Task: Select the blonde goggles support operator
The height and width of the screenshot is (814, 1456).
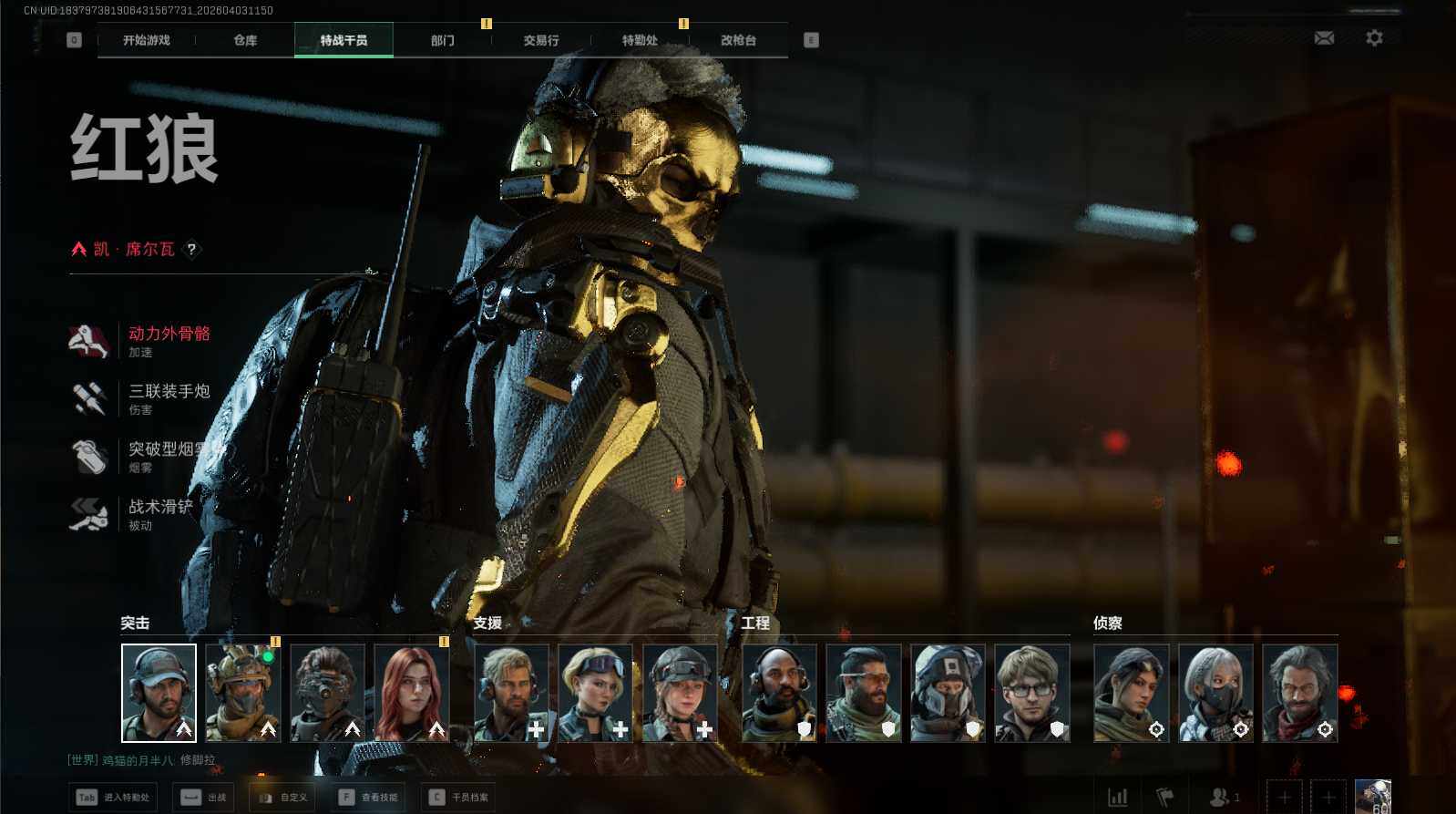Action: click(596, 693)
